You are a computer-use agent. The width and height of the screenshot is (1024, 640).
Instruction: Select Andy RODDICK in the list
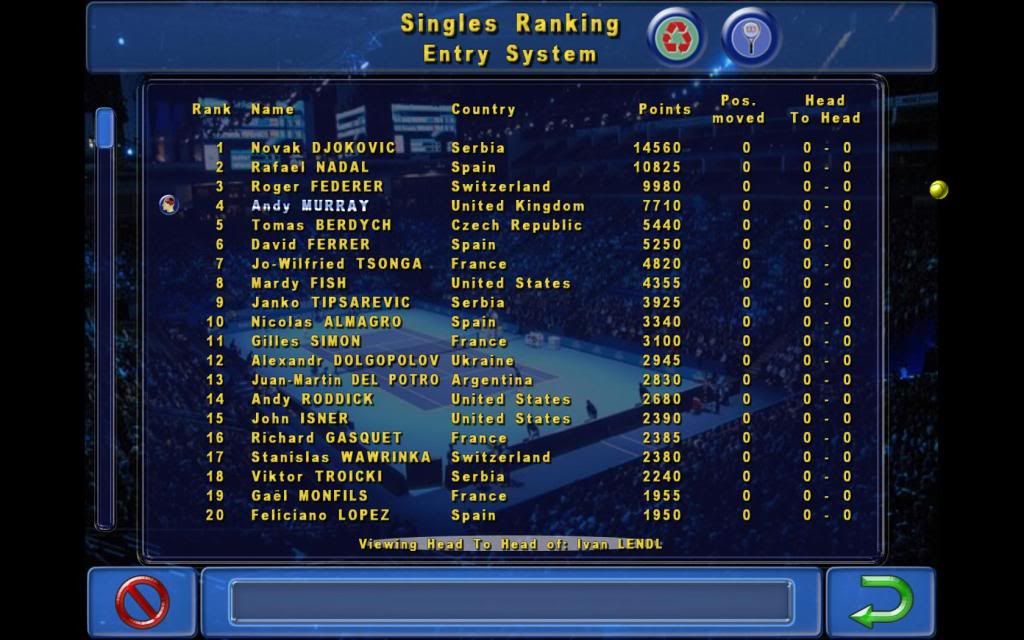[x=312, y=399]
